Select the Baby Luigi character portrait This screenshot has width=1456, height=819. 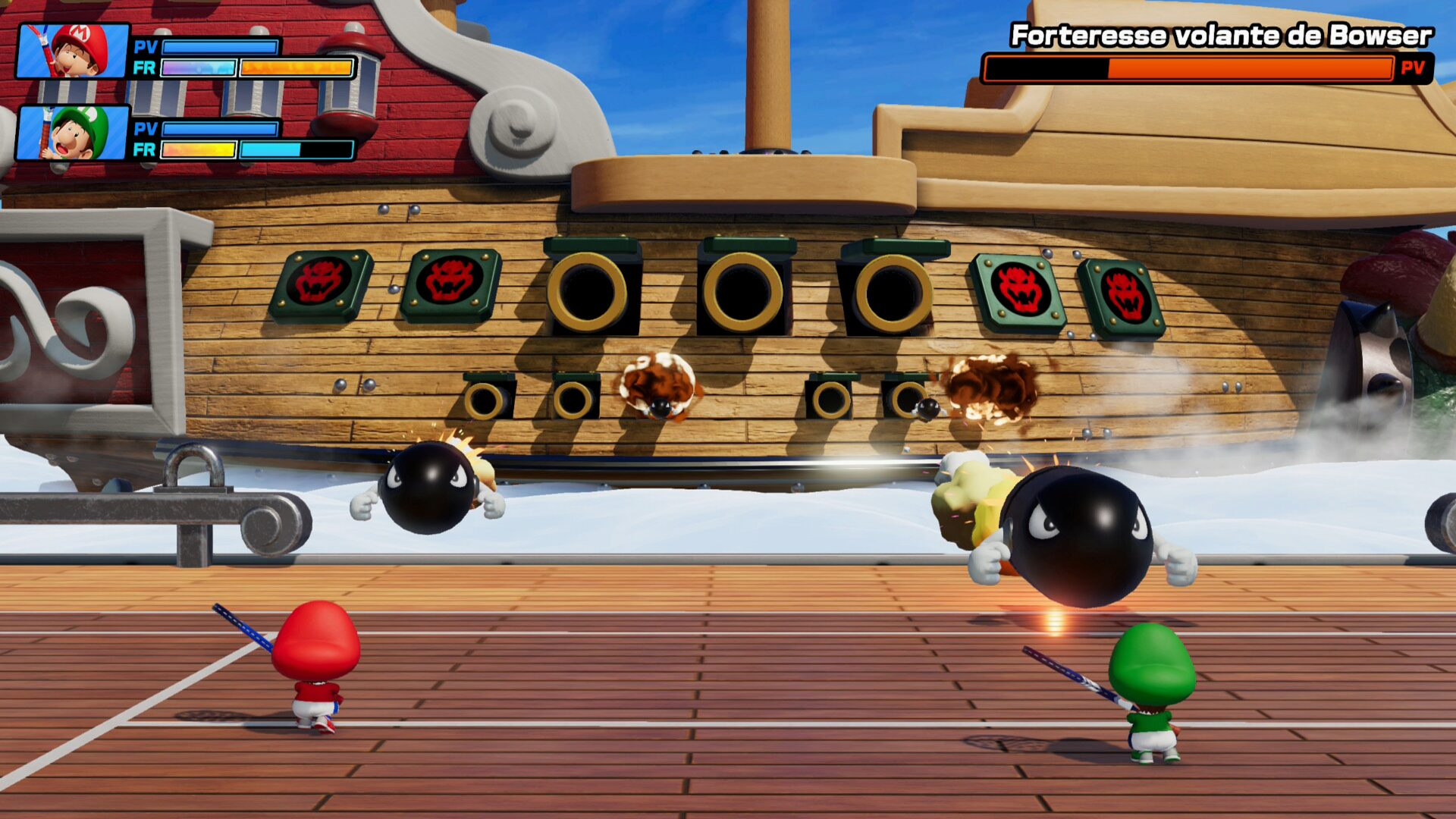[x=73, y=133]
